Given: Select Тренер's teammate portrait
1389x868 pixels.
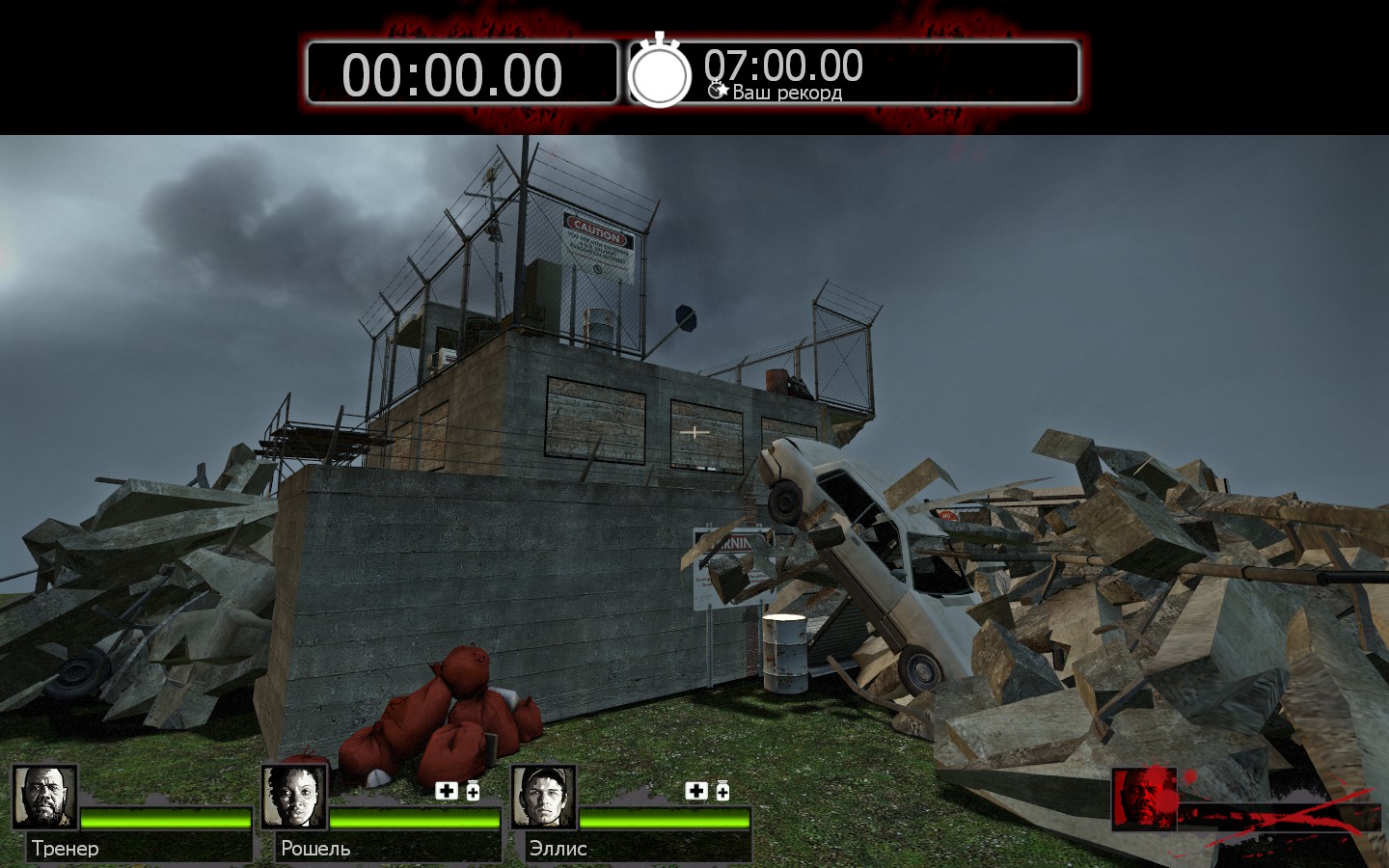Looking at the screenshot, I should [44, 797].
